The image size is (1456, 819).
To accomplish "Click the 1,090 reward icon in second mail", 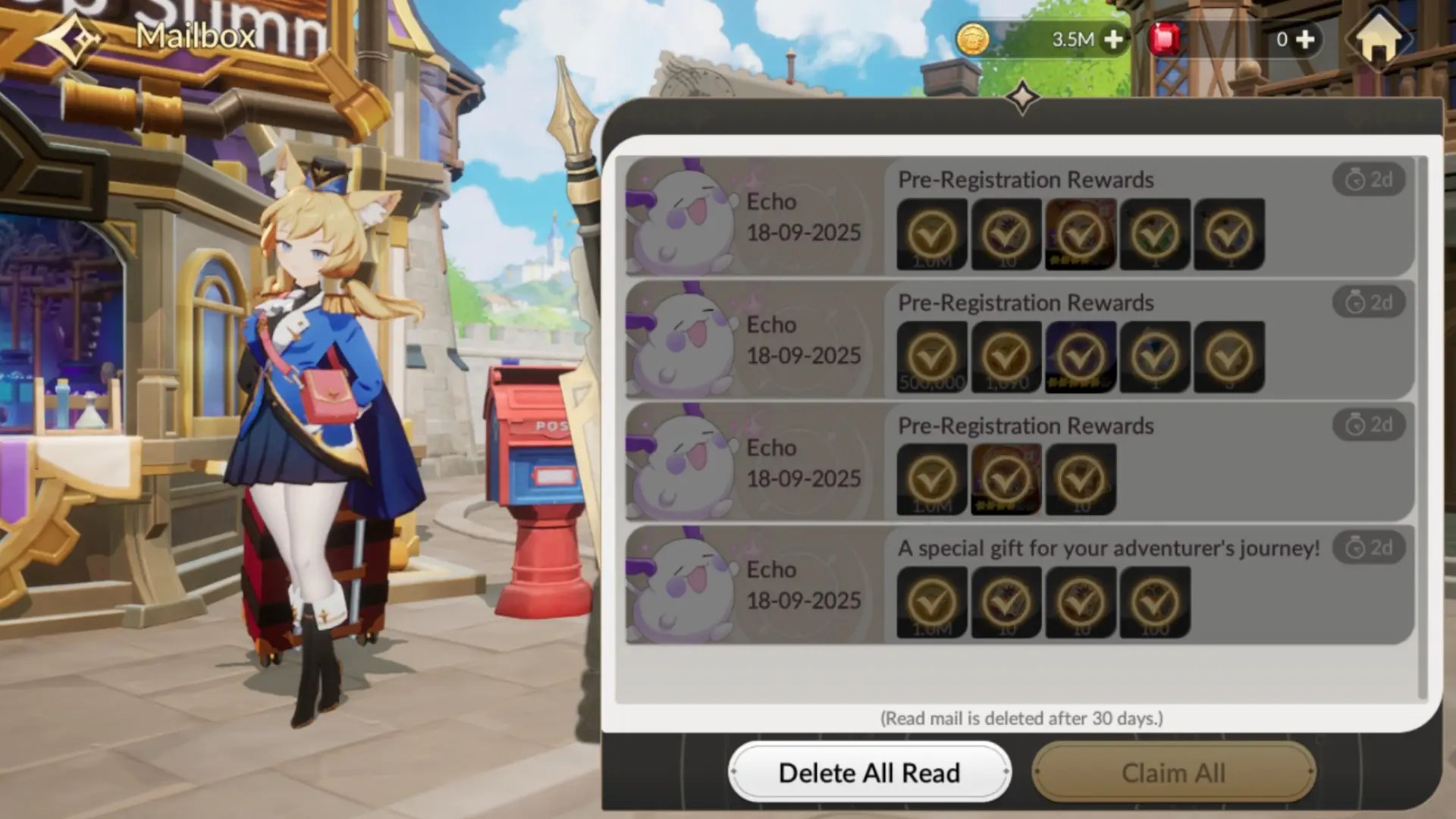I will click(x=1006, y=356).
